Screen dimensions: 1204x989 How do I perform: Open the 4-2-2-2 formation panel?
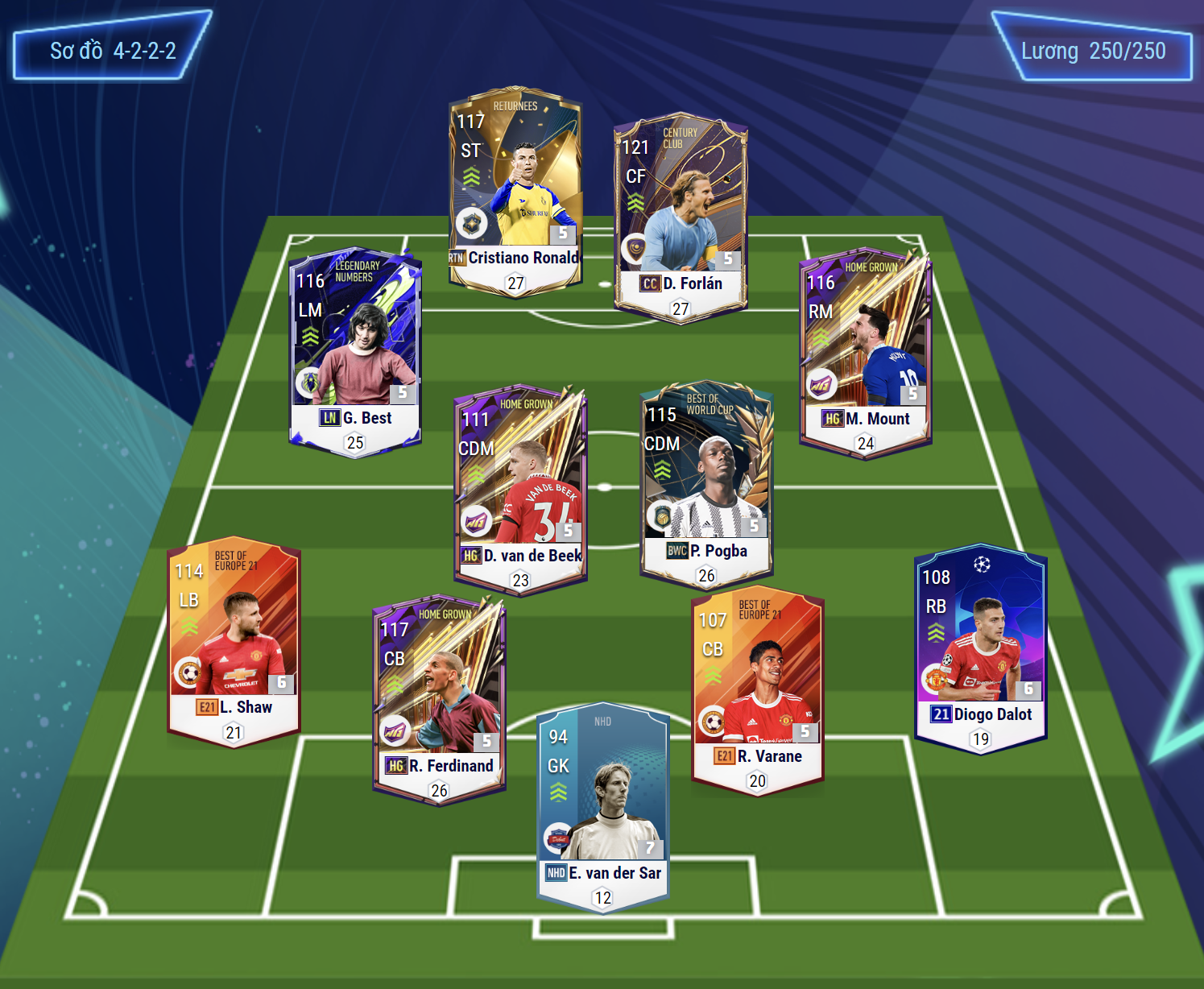[x=113, y=51]
